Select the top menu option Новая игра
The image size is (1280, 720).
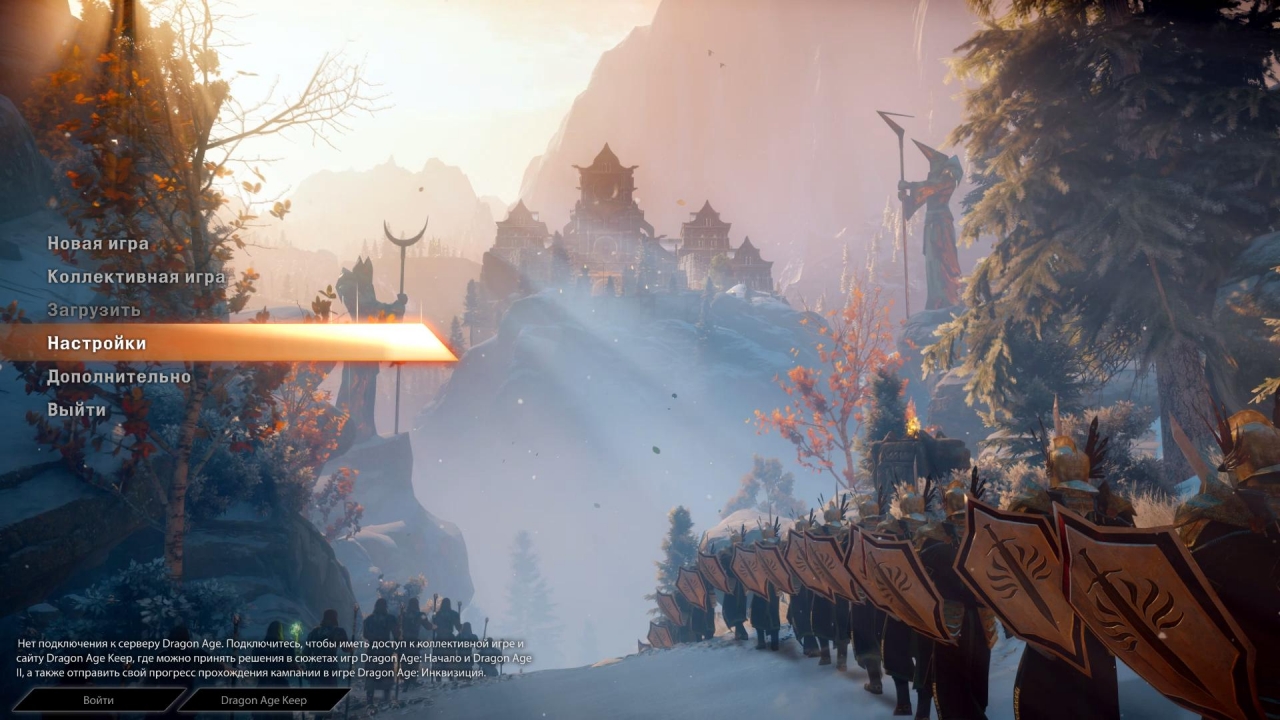95,243
